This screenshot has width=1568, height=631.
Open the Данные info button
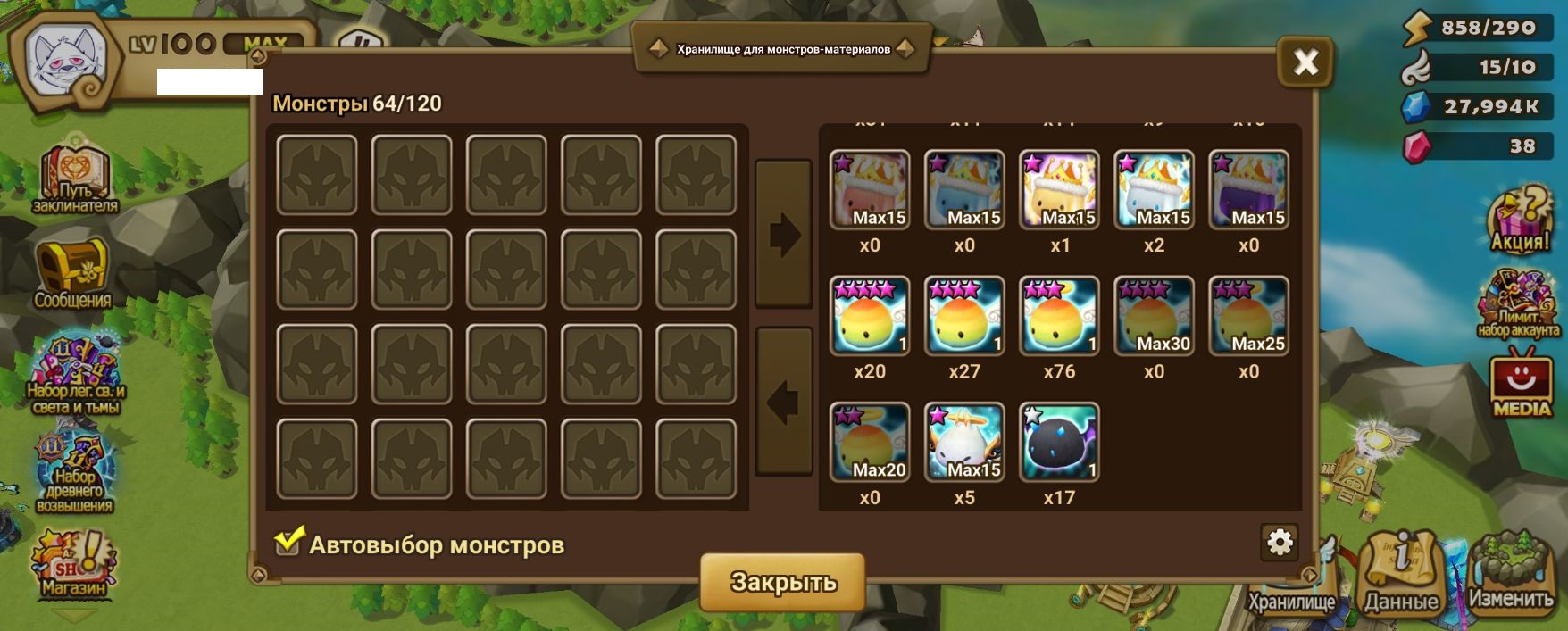click(x=1400, y=572)
